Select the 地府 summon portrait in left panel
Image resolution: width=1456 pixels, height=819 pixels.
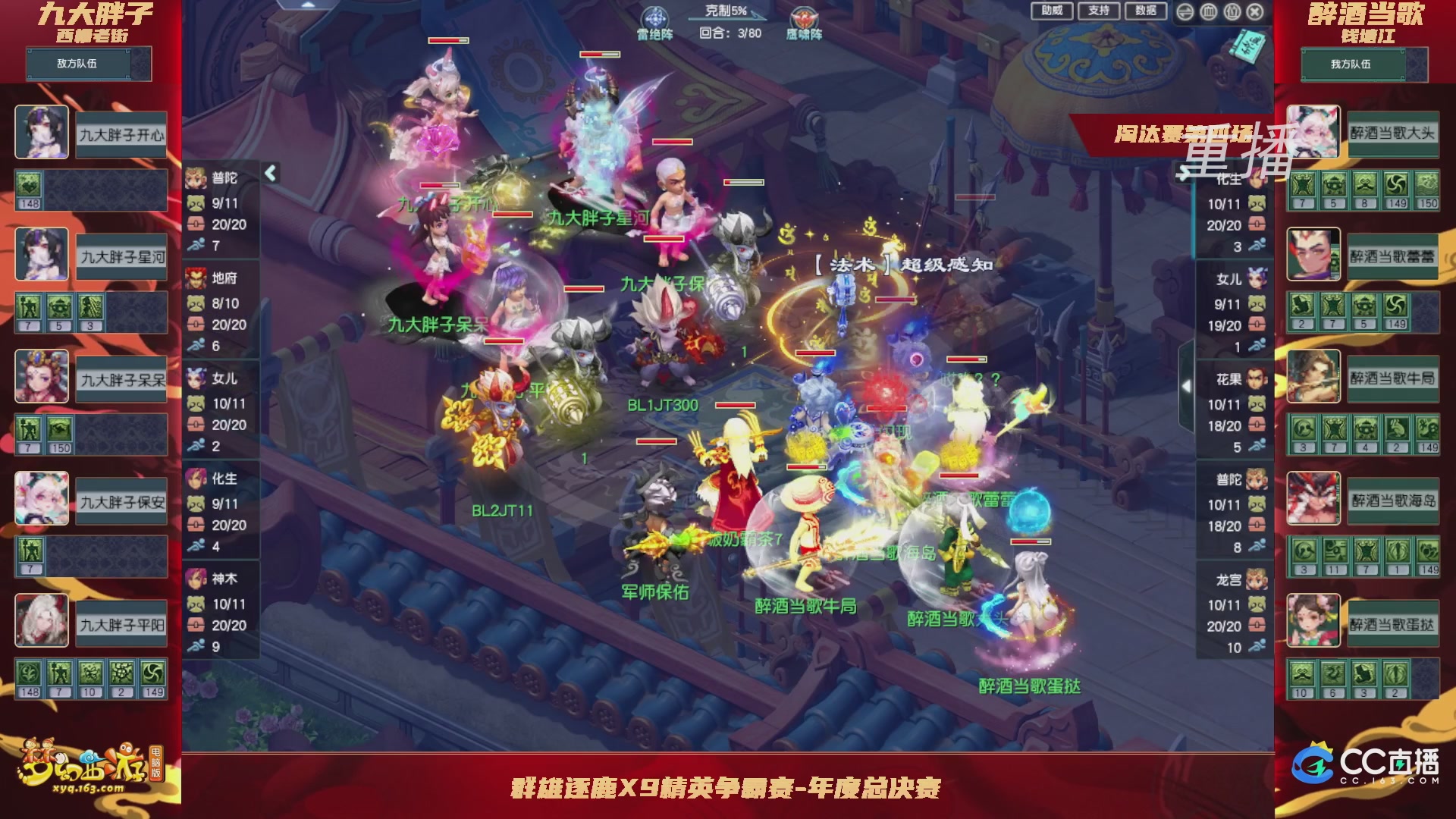tap(196, 277)
